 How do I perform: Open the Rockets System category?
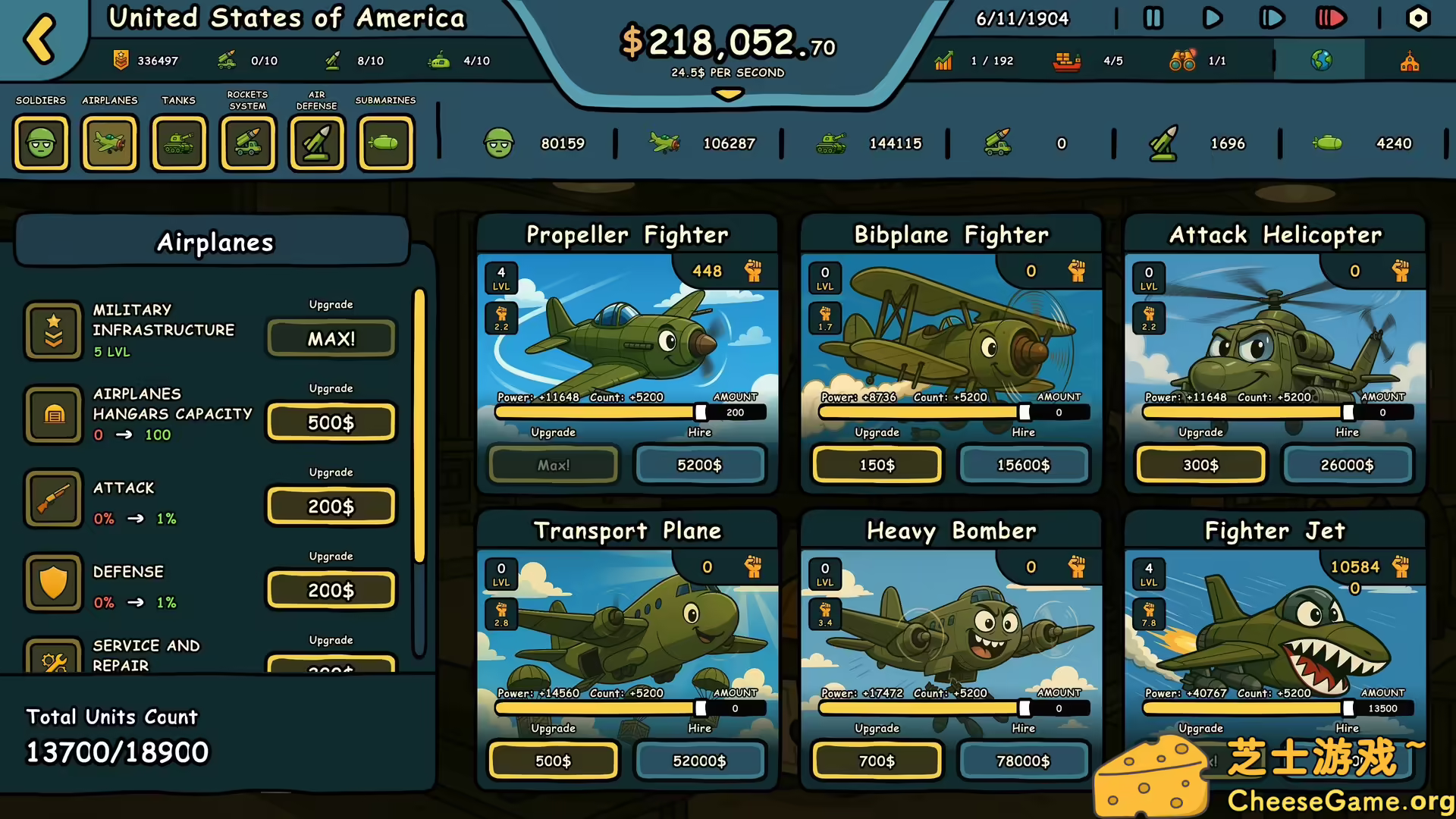248,143
